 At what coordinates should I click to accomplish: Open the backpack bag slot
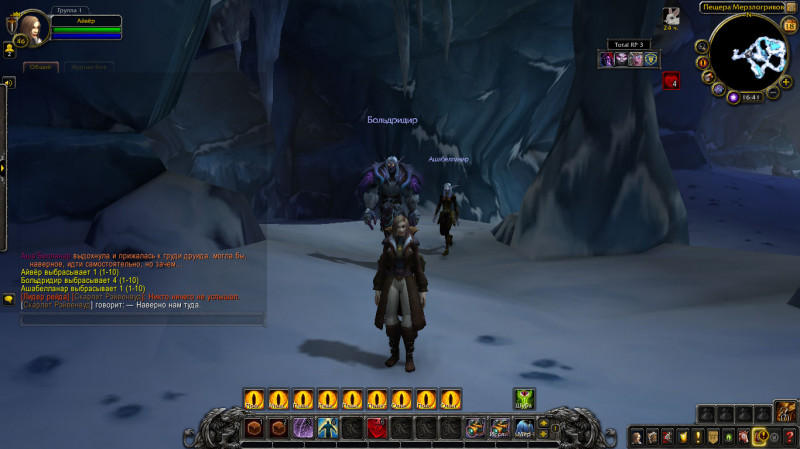tap(785, 412)
